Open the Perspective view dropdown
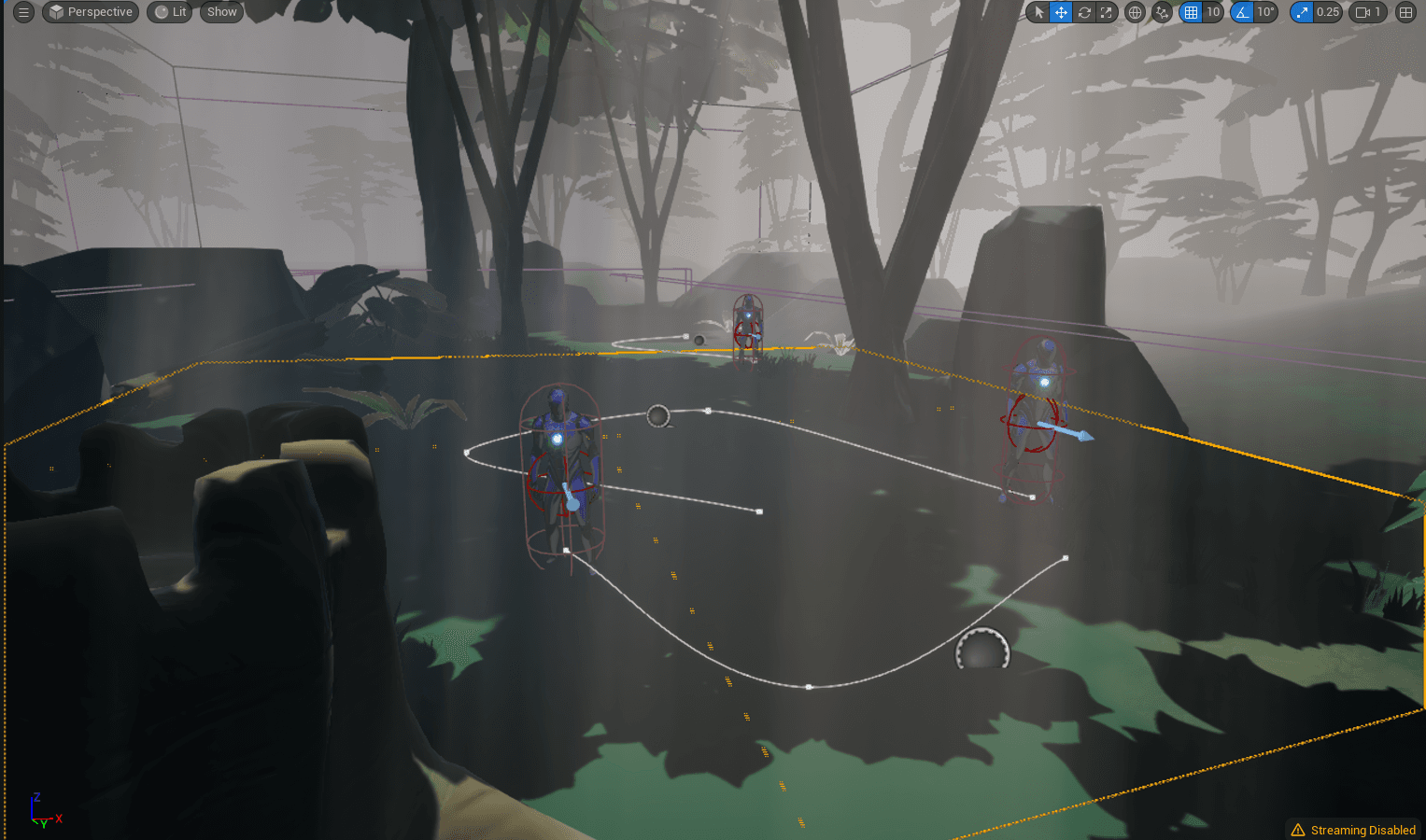Image resolution: width=1426 pixels, height=840 pixels. point(90,12)
